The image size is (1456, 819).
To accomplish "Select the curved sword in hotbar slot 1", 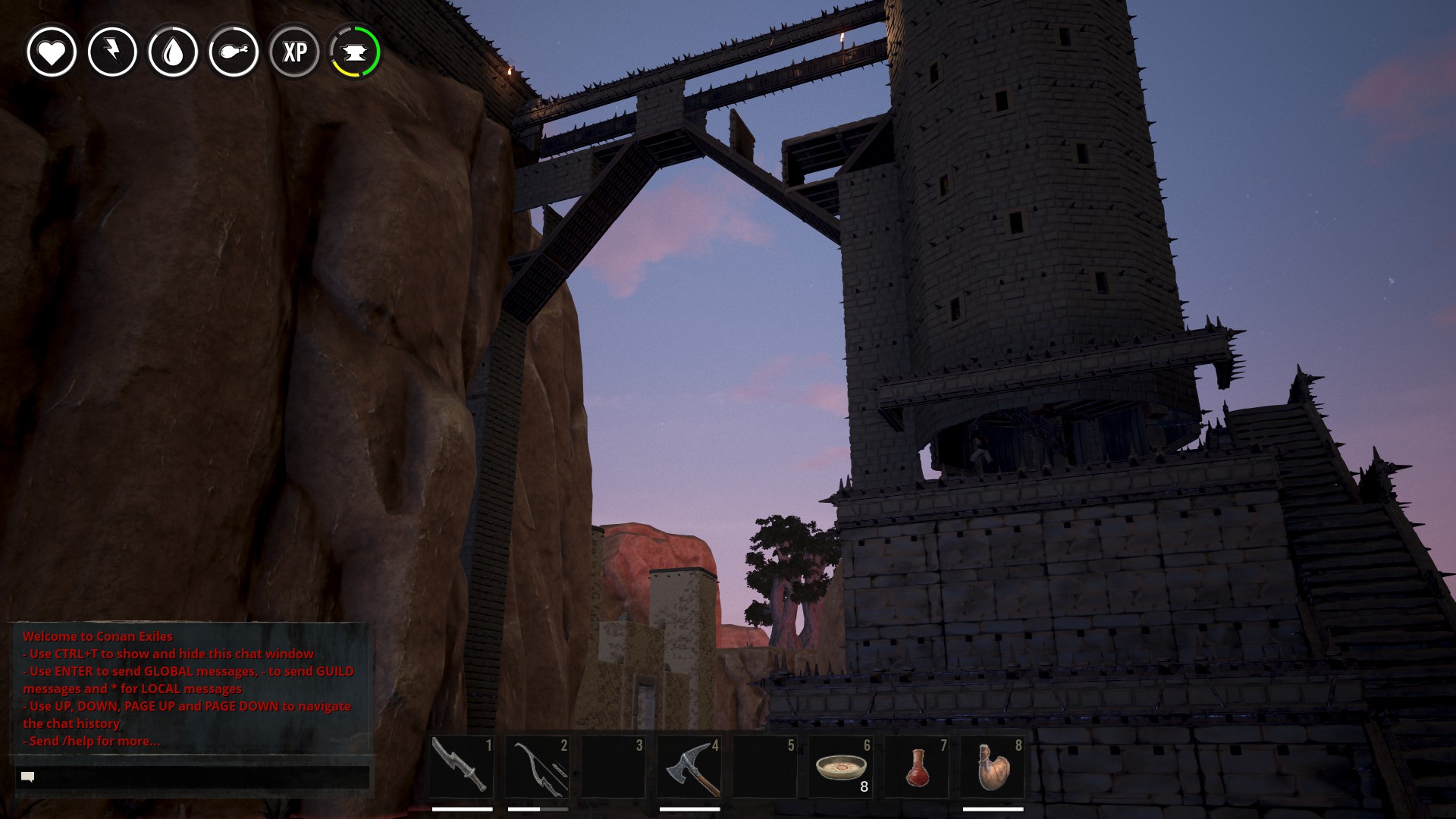I will pyautogui.click(x=462, y=767).
